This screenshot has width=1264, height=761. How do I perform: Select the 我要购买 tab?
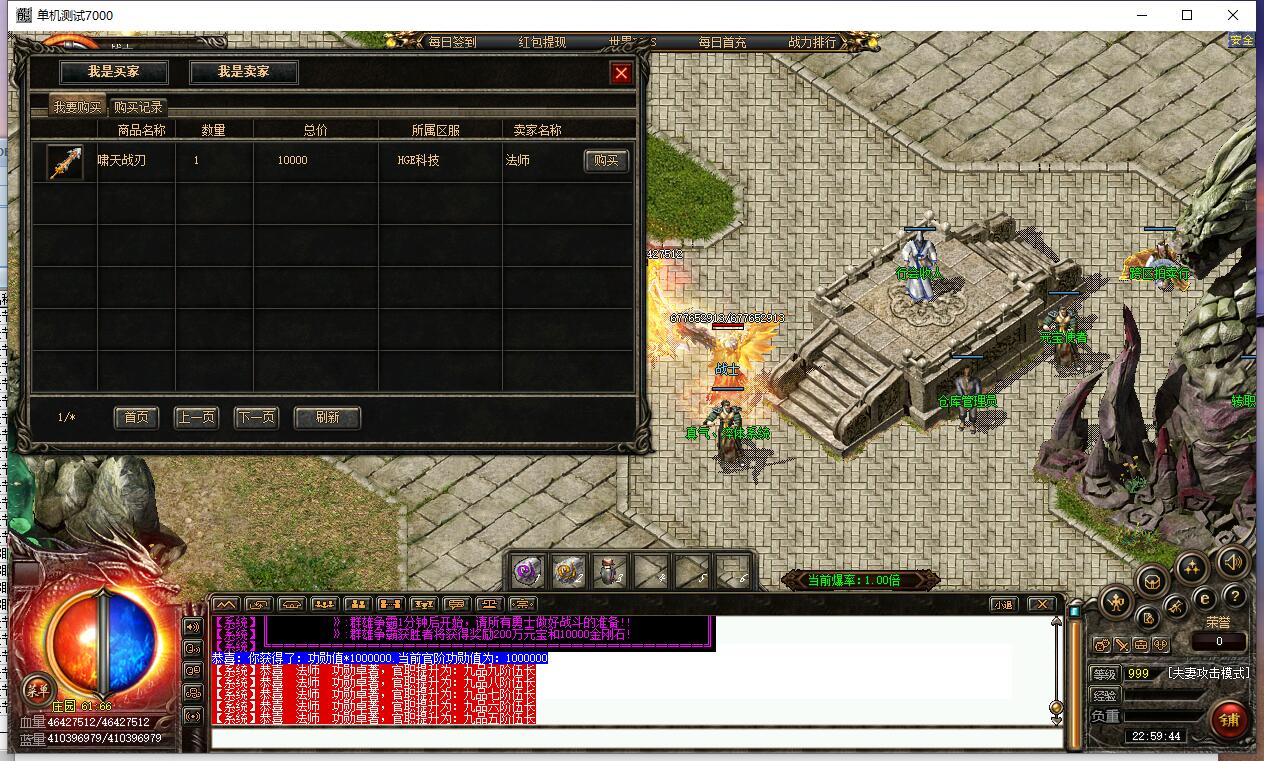coord(78,107)
